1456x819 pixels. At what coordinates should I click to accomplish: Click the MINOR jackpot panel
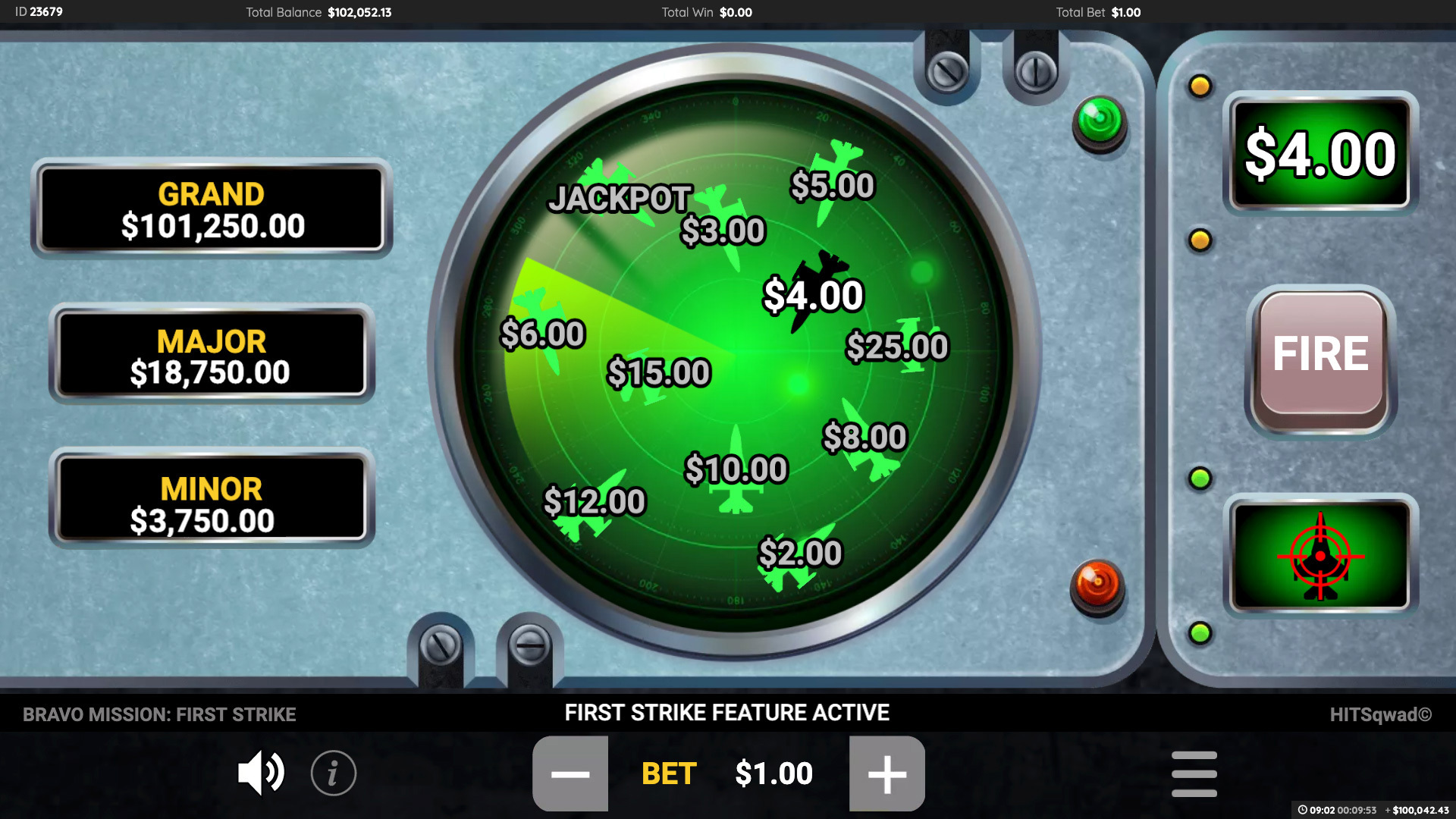tap(211, 501)
